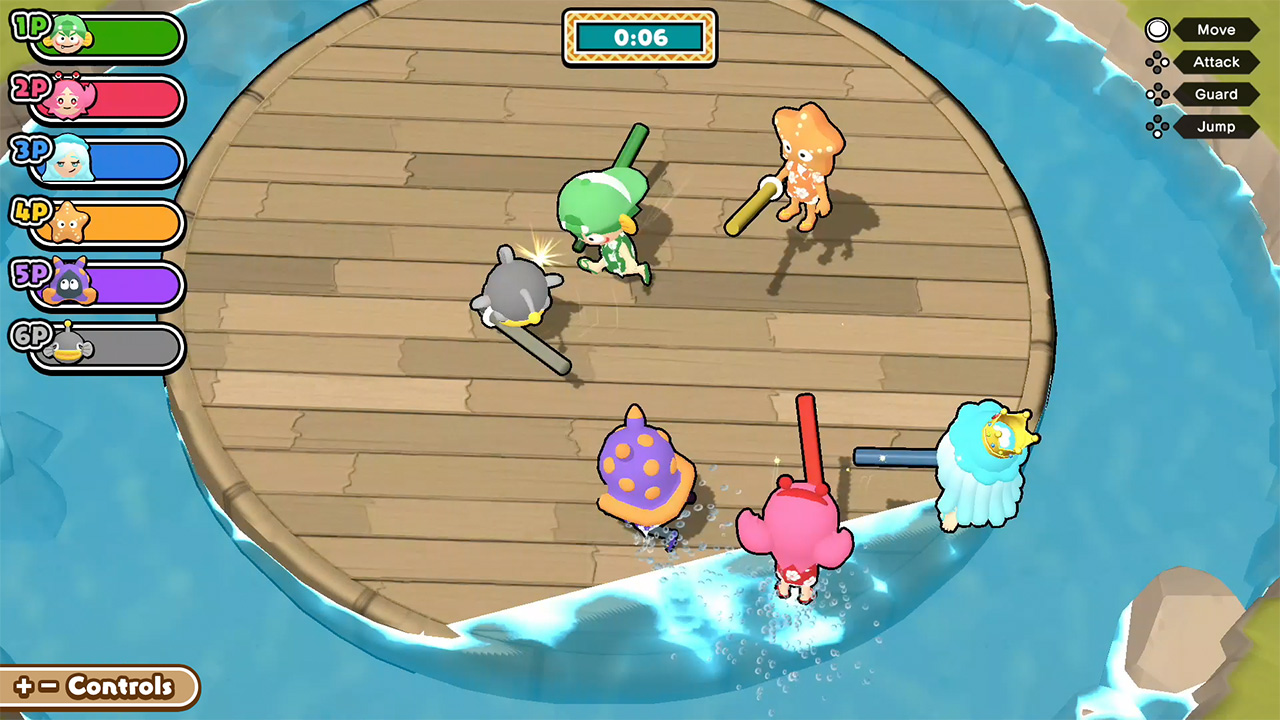The height and width of the screenshot is (720, 1280).
Task: Click the d-pad icon beside Guard
Action: pyautogui.click(x=1158, y=94)
